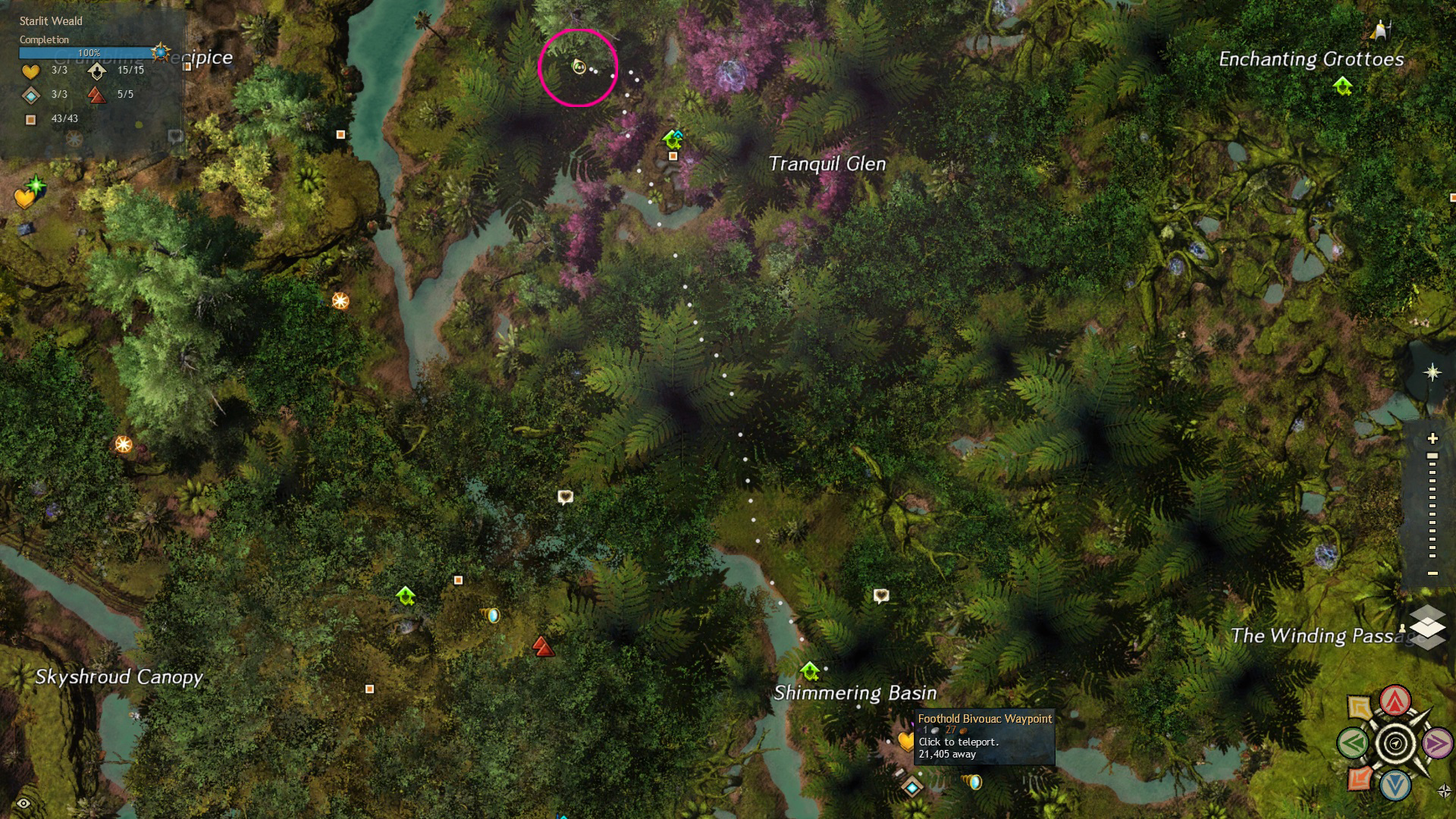Image resolution: width=1456 pixels, height=819 pixels.
Task: Click the green left-arrow compass button
Action: click(1353, 743)
